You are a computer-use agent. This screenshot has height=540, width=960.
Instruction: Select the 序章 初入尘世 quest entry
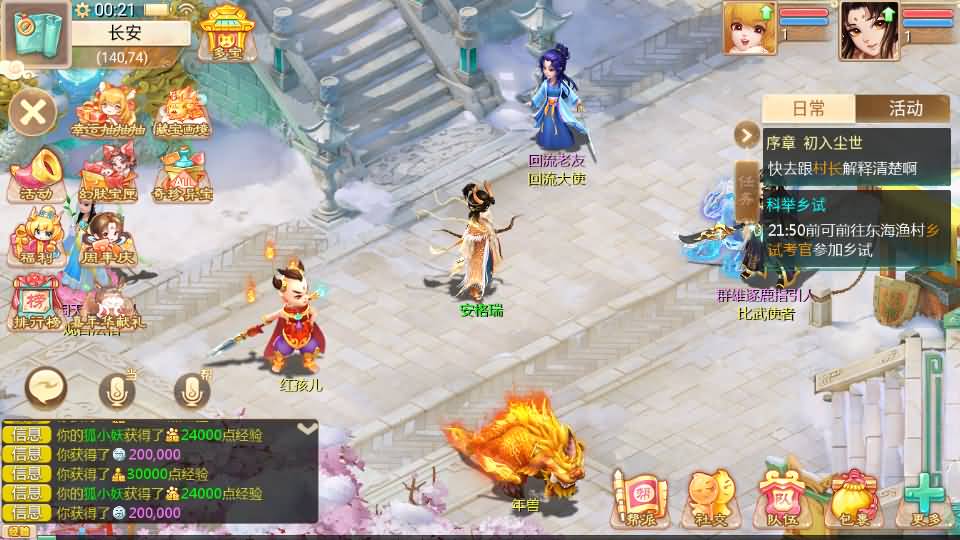click(x=855, y=156)
